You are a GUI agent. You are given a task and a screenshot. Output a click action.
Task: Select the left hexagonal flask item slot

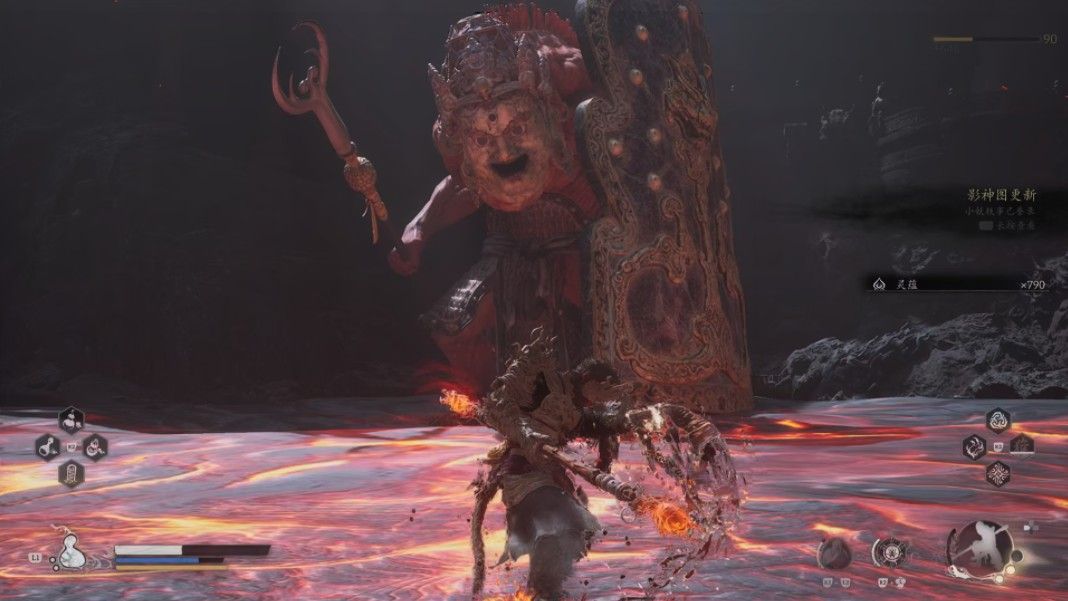pyautogui.click(x=47, y=446)
